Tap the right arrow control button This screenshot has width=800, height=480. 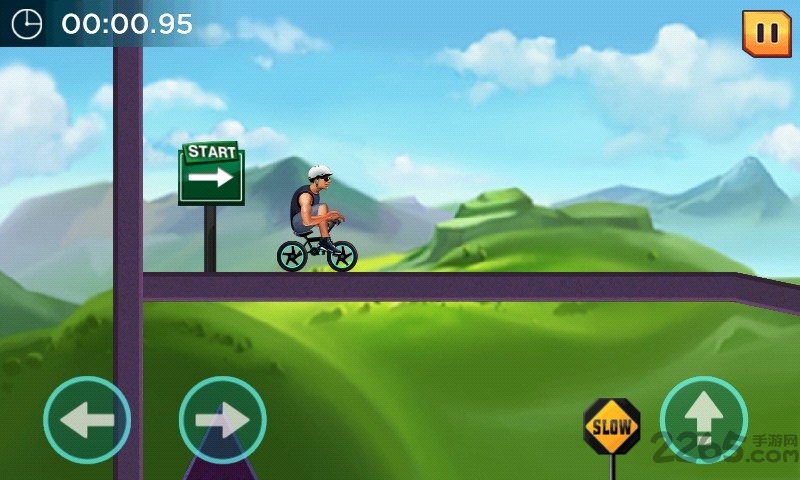pyautogui.click(x=222, y=420)
